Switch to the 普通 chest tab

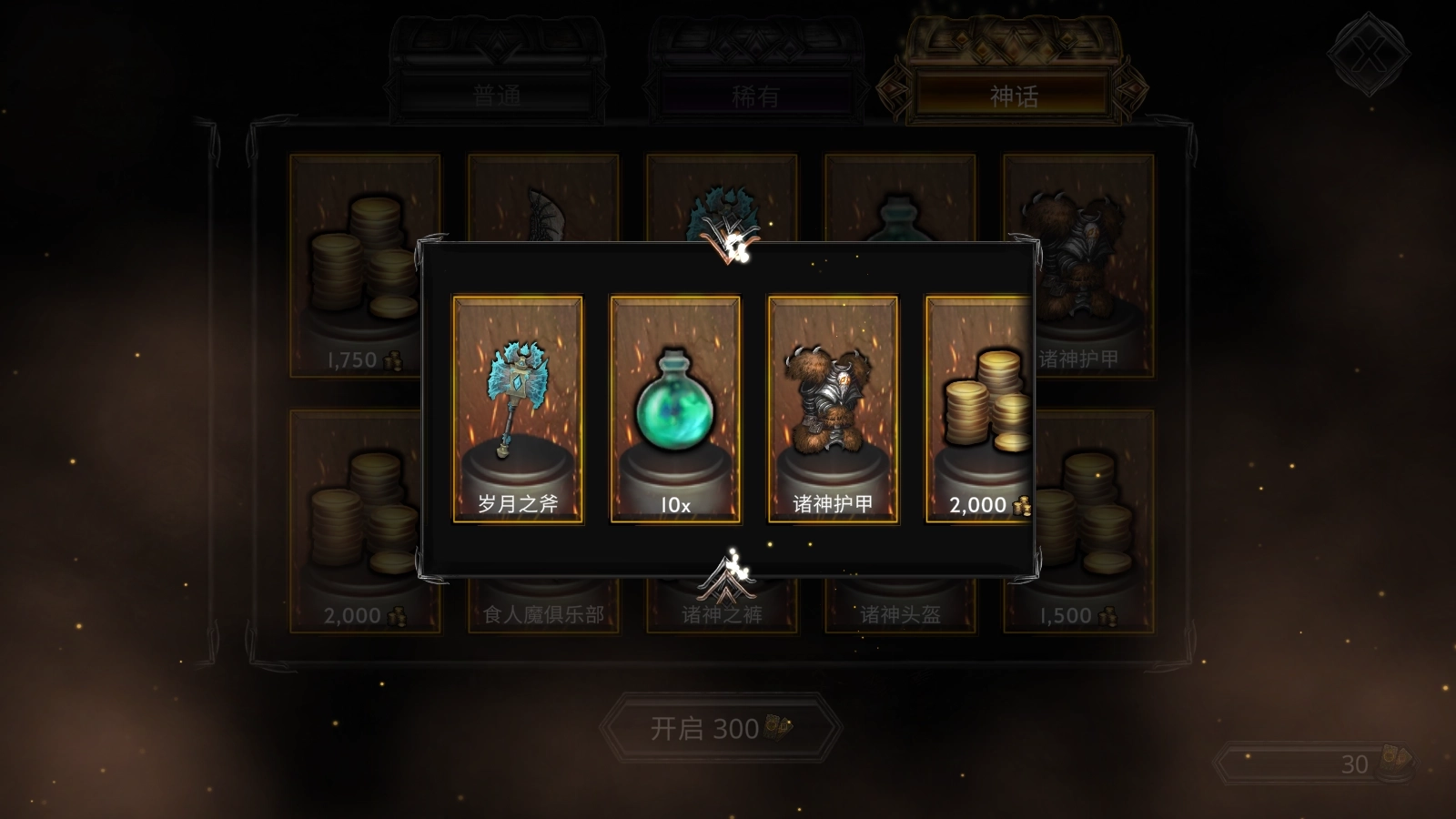[x=497, y=95]
